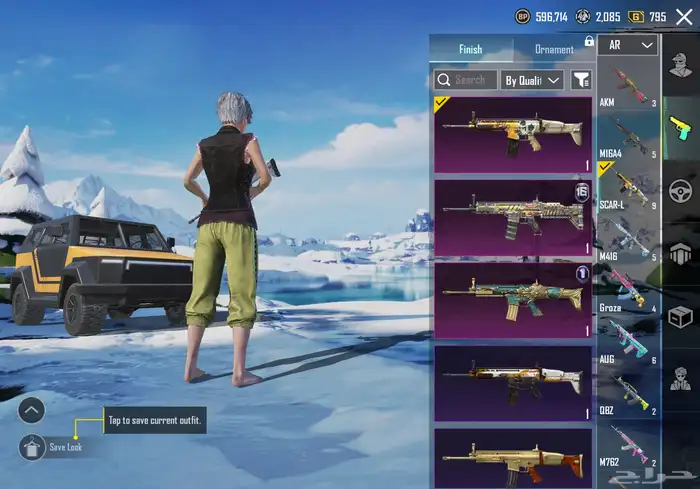
Task: Click the skin search field
Action: pos(466,79)
